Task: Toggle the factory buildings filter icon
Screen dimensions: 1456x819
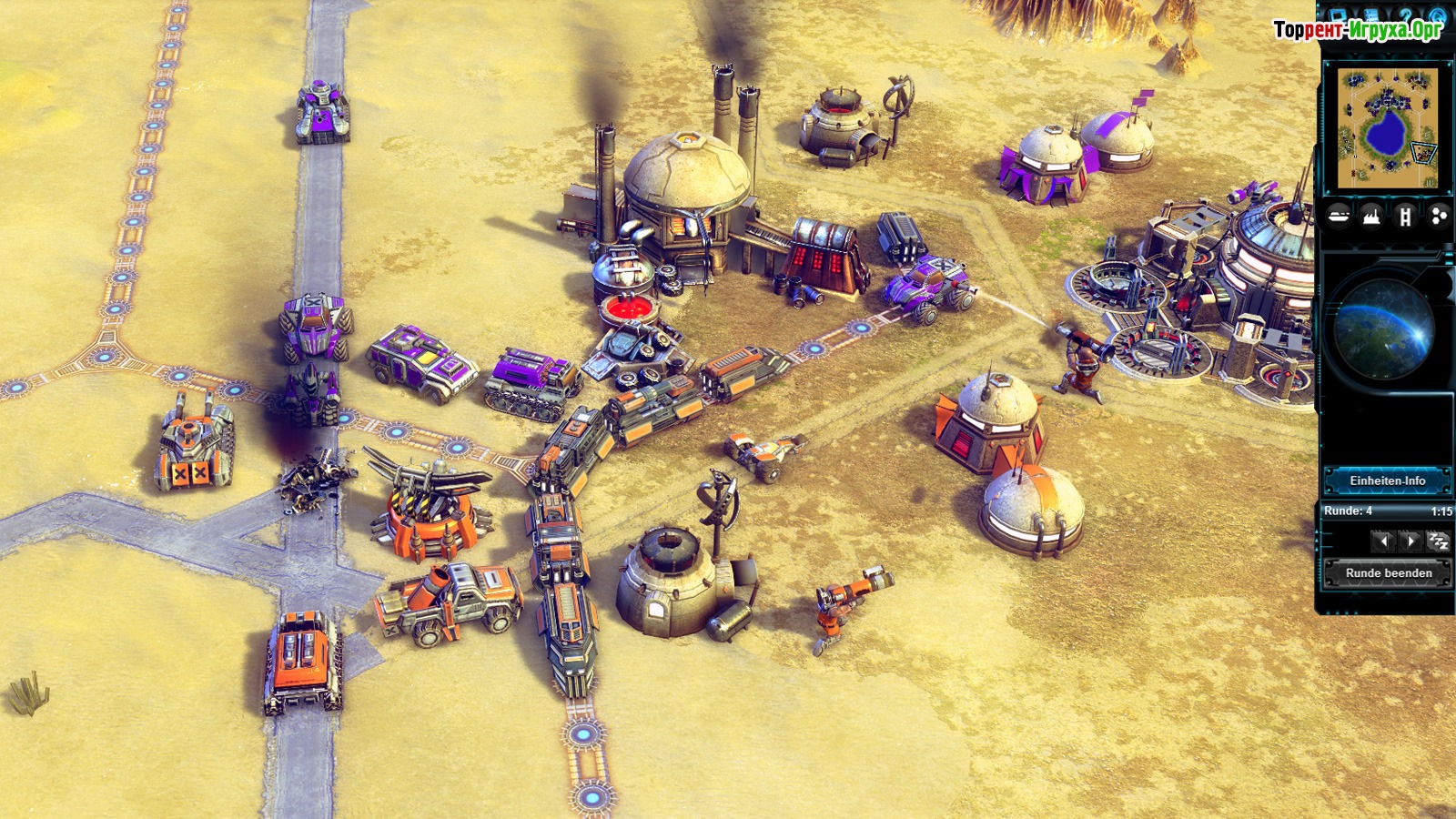Action: 1371,216
